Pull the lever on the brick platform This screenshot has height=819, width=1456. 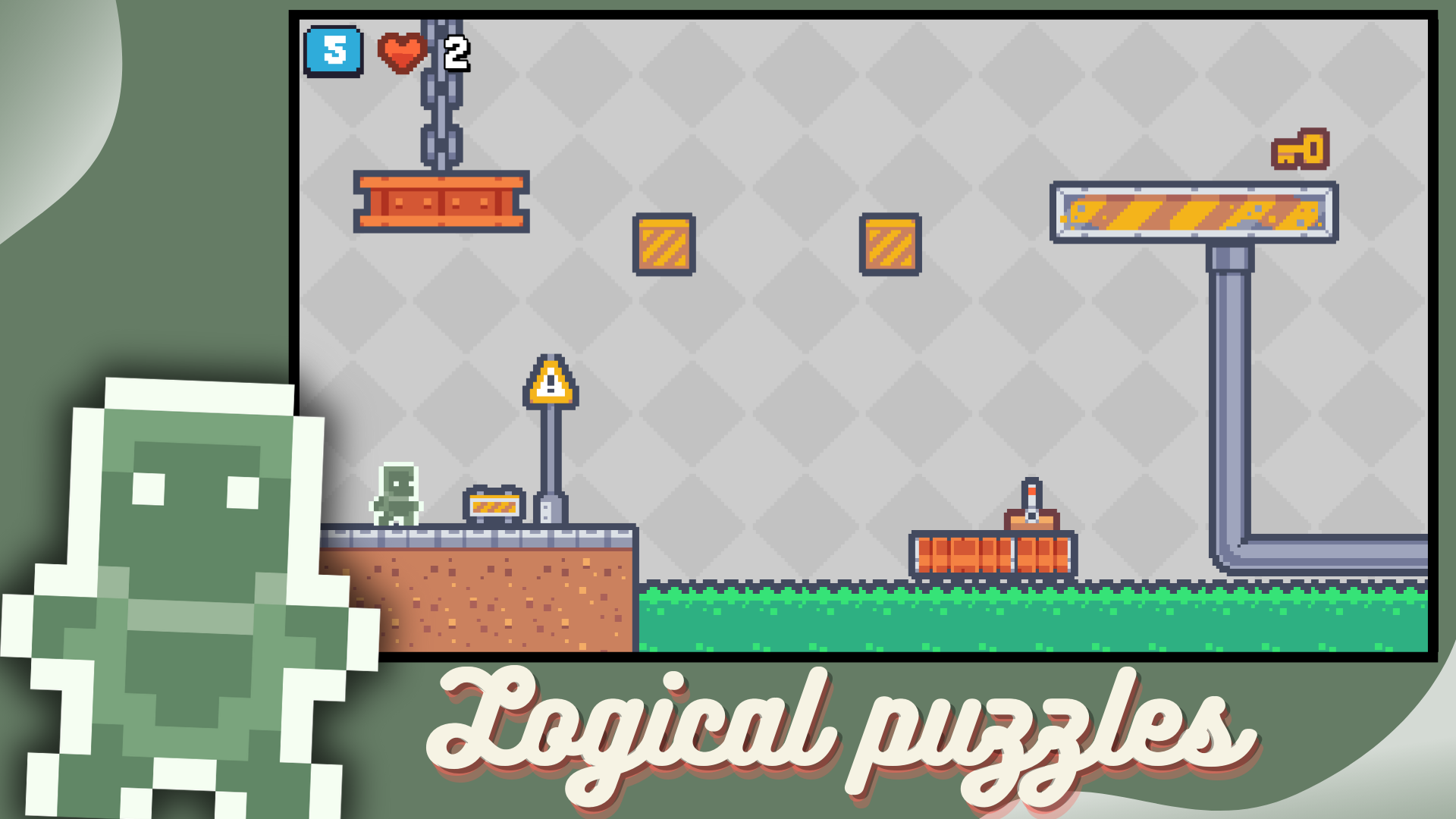pyautogui.click(x=1031, y=491)
